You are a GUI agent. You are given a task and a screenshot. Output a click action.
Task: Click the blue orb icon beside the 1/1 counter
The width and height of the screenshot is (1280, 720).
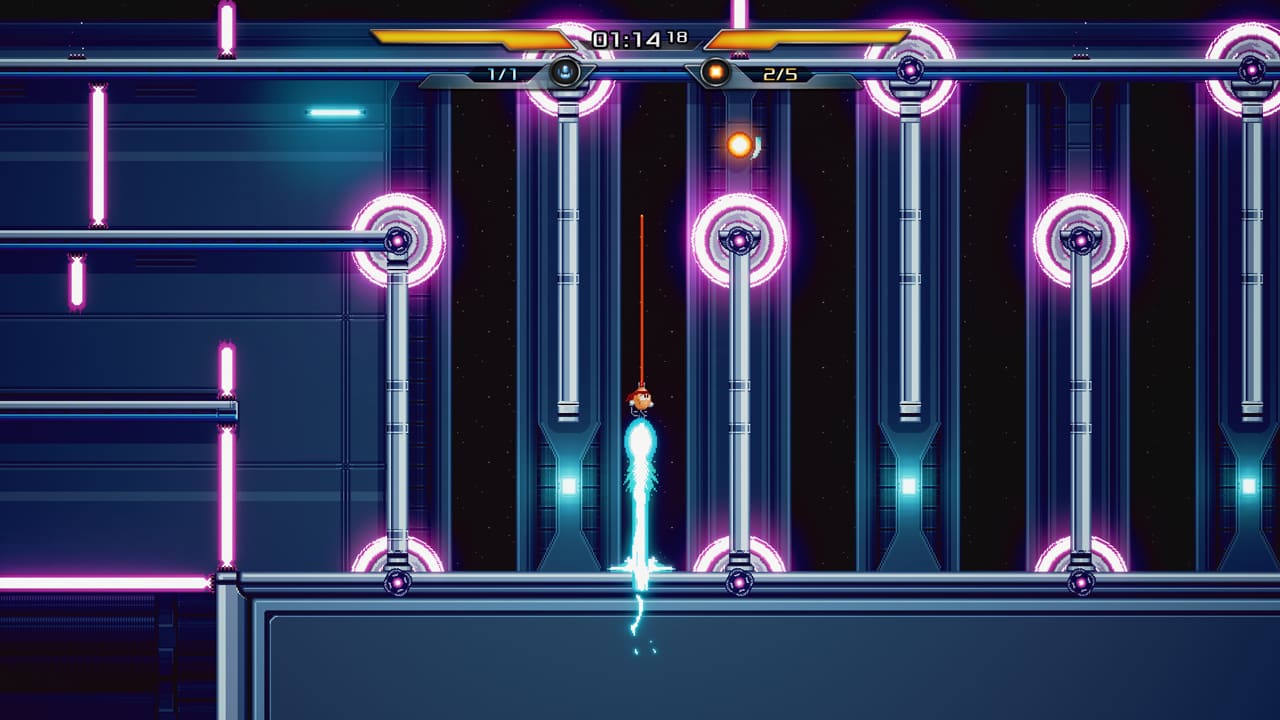click(x=563, y=70)
